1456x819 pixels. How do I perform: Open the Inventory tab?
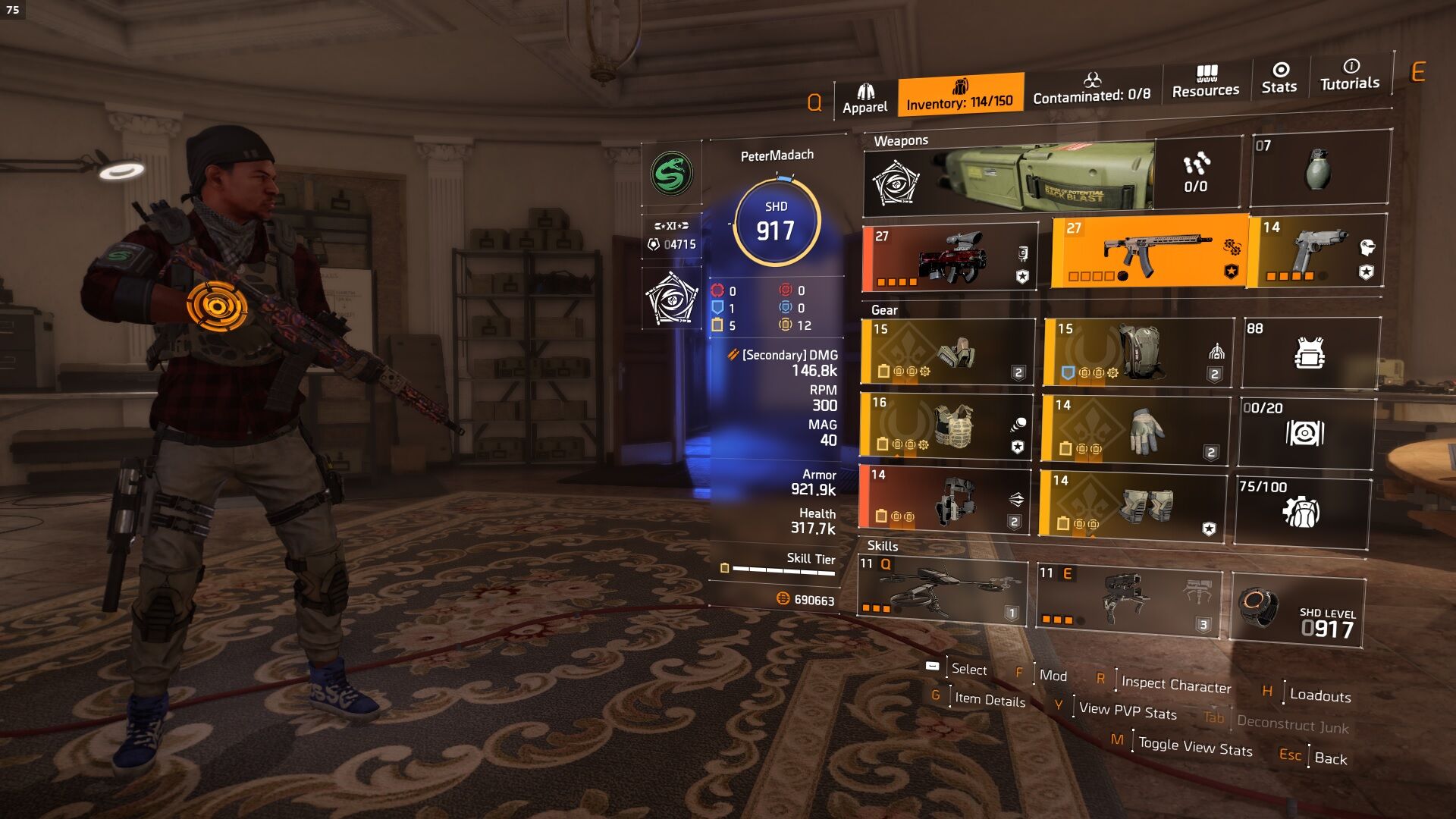point(959,94)
